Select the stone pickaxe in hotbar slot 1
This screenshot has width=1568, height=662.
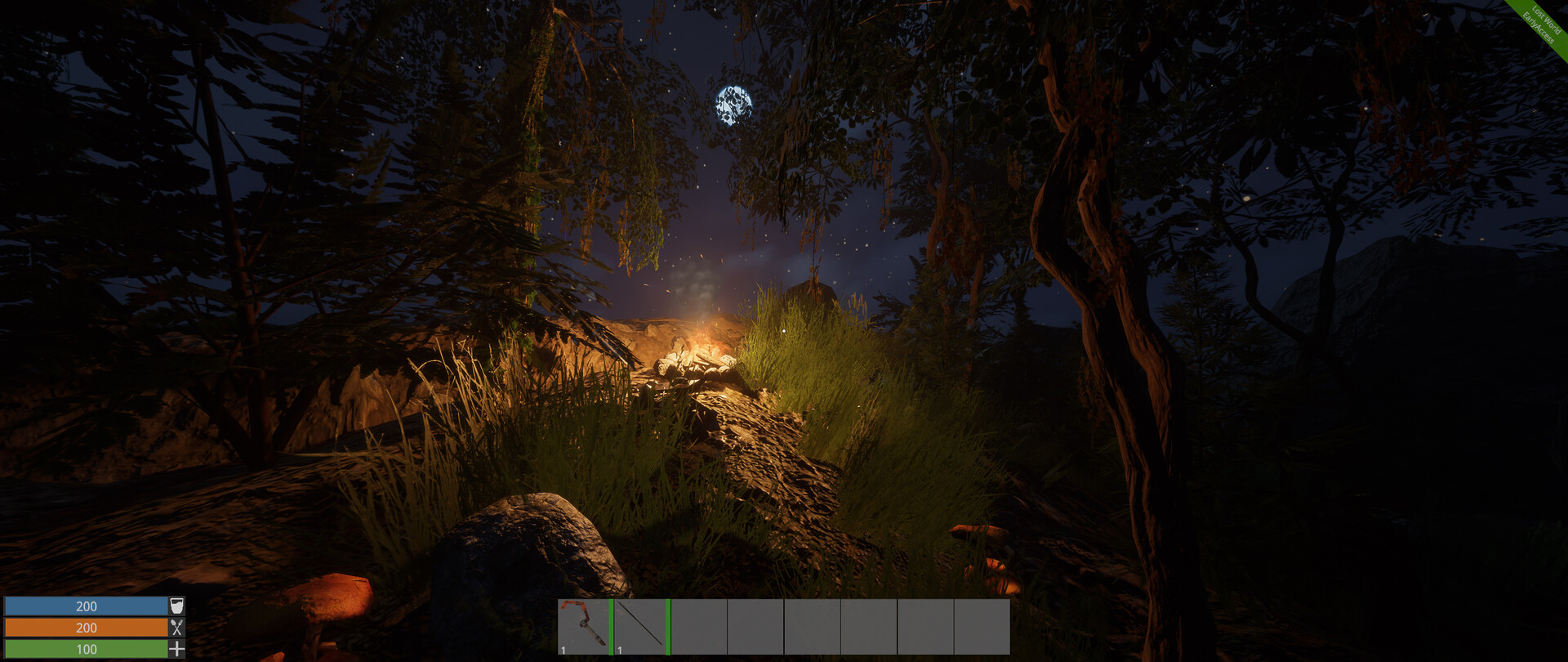click(584, 625)
